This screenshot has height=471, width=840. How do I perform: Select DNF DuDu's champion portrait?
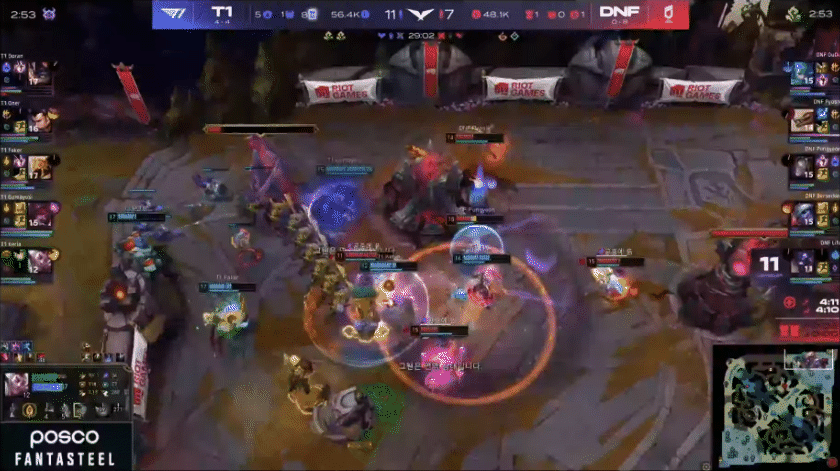pos(801,73)
